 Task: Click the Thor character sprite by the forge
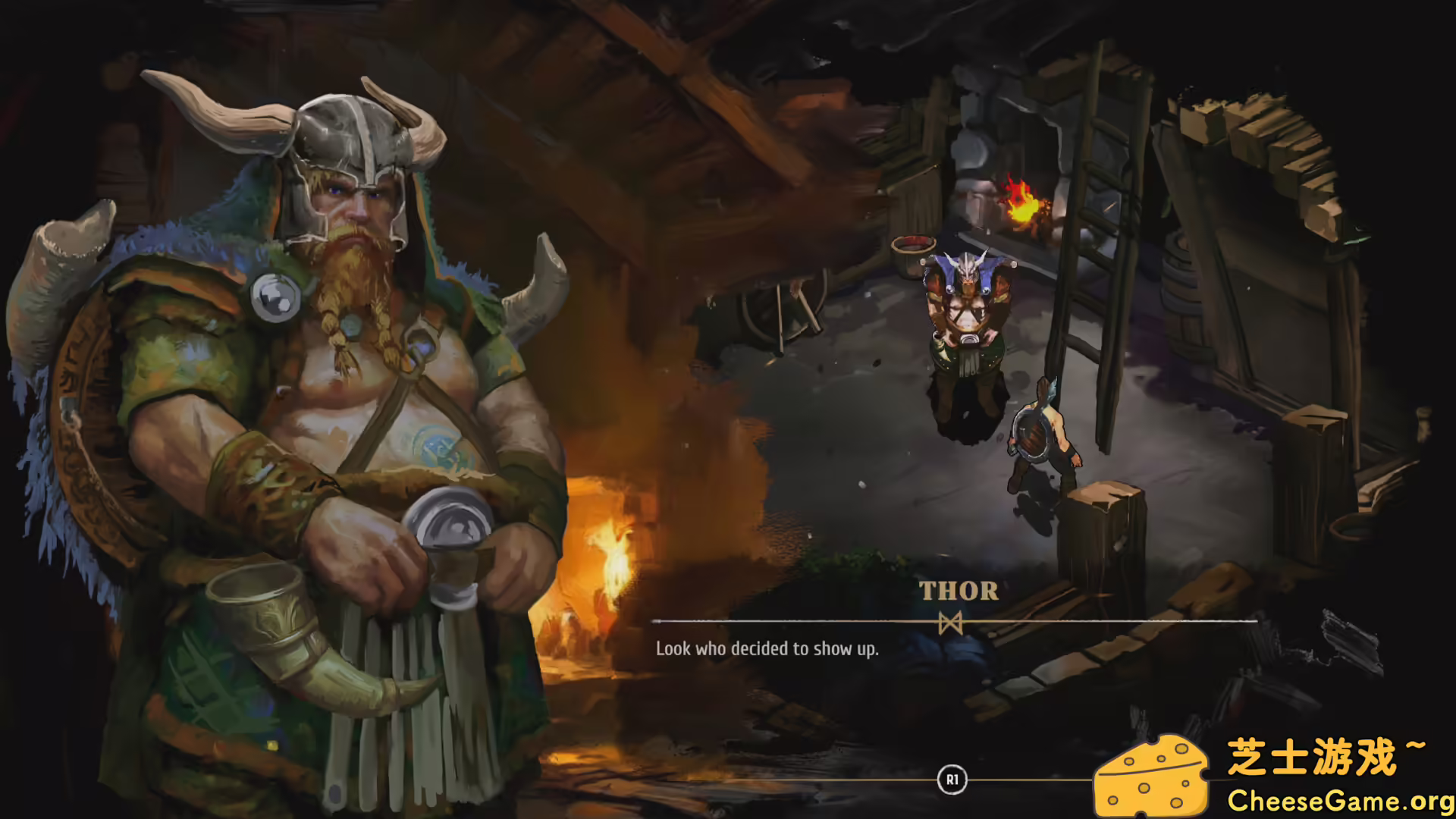(x=967, y=326)
